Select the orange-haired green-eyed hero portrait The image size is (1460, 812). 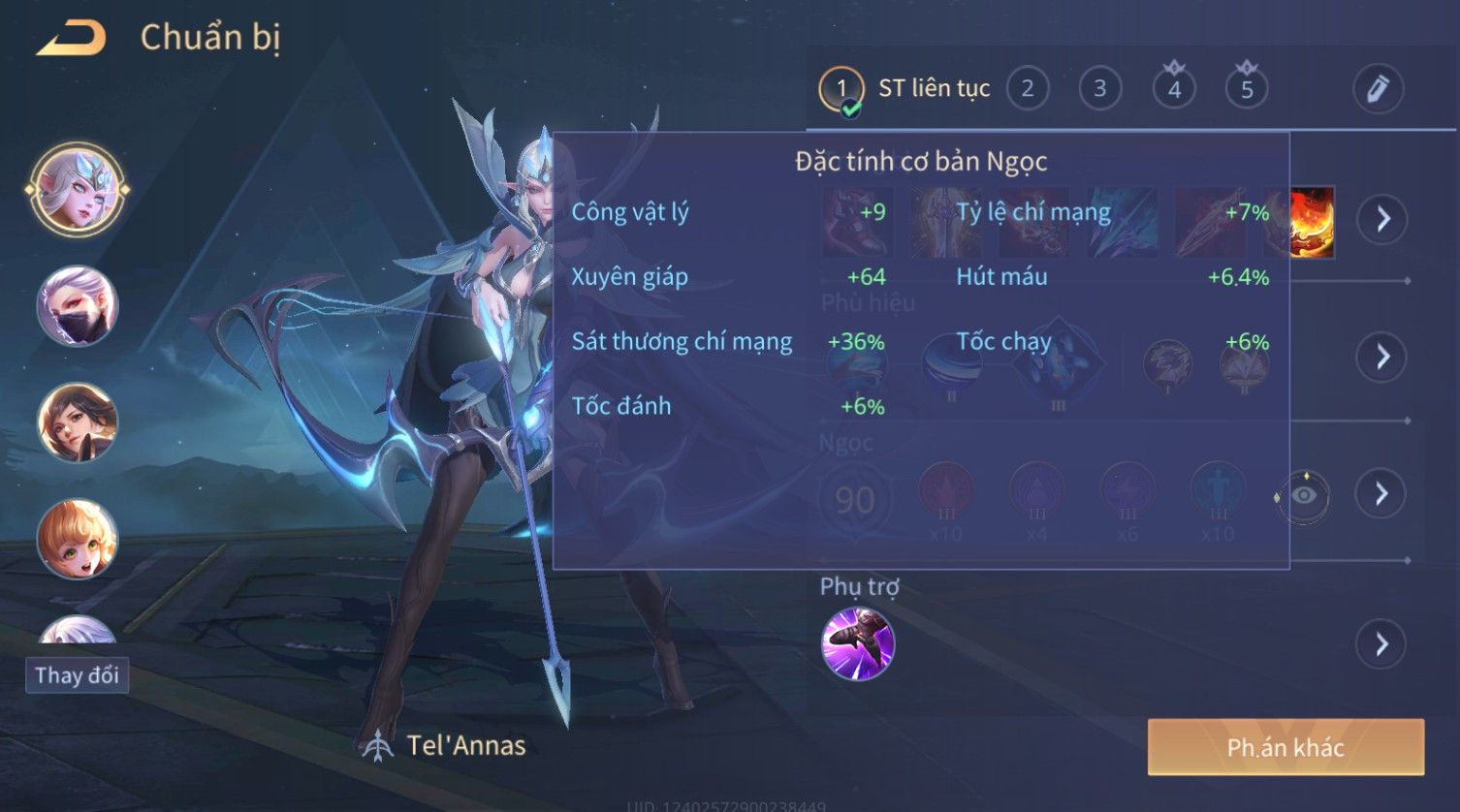coord(77,539)
